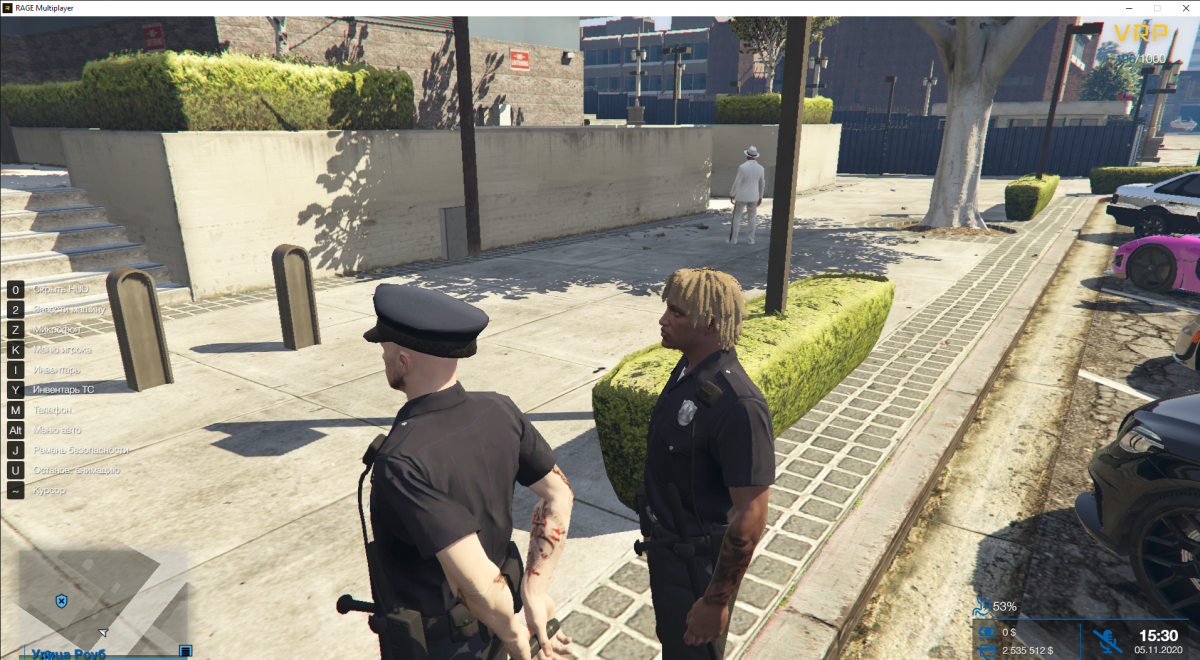Image resolution: width=1200 pixels, height=660 pixels.
Task: Open the striped menu icon beside minimap
Action: click(x=185, y=651)
